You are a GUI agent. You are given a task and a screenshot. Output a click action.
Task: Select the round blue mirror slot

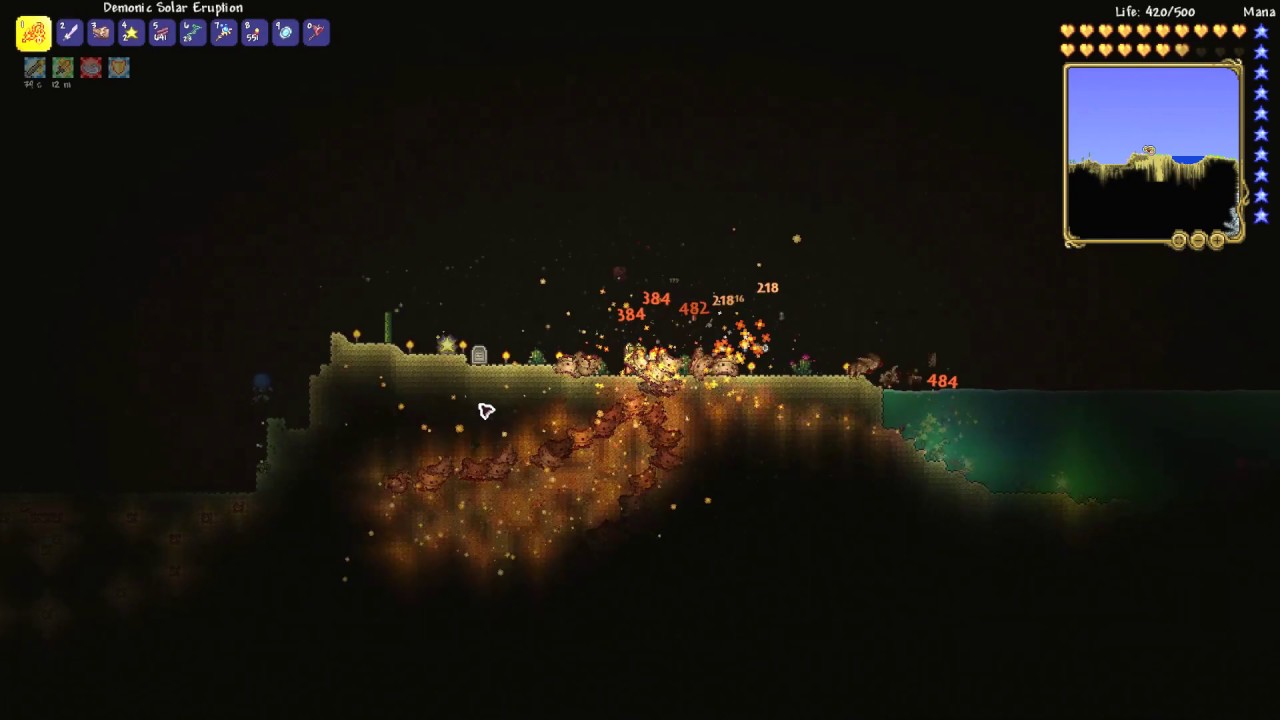285,32
